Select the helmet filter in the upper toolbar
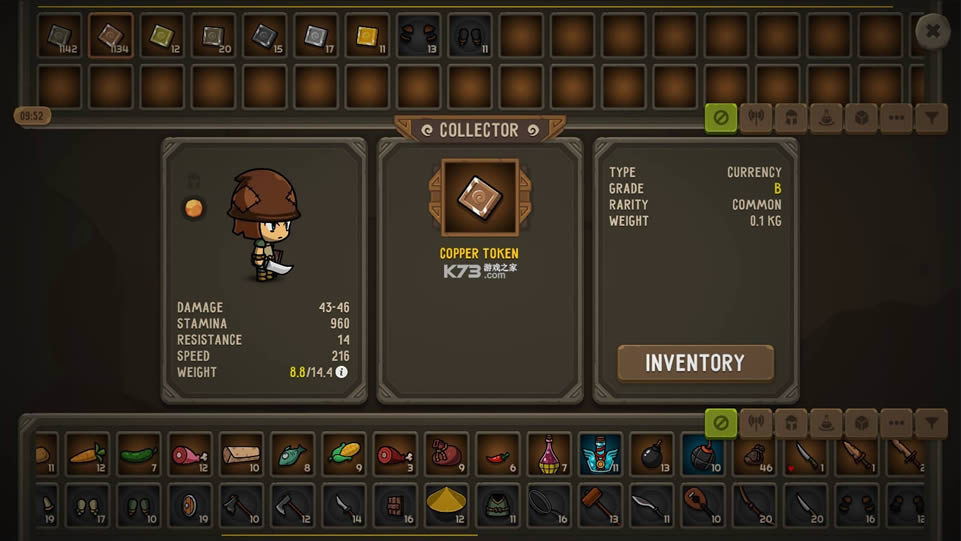This screenshot has width=961, height=541. click(x=791, y=118)
